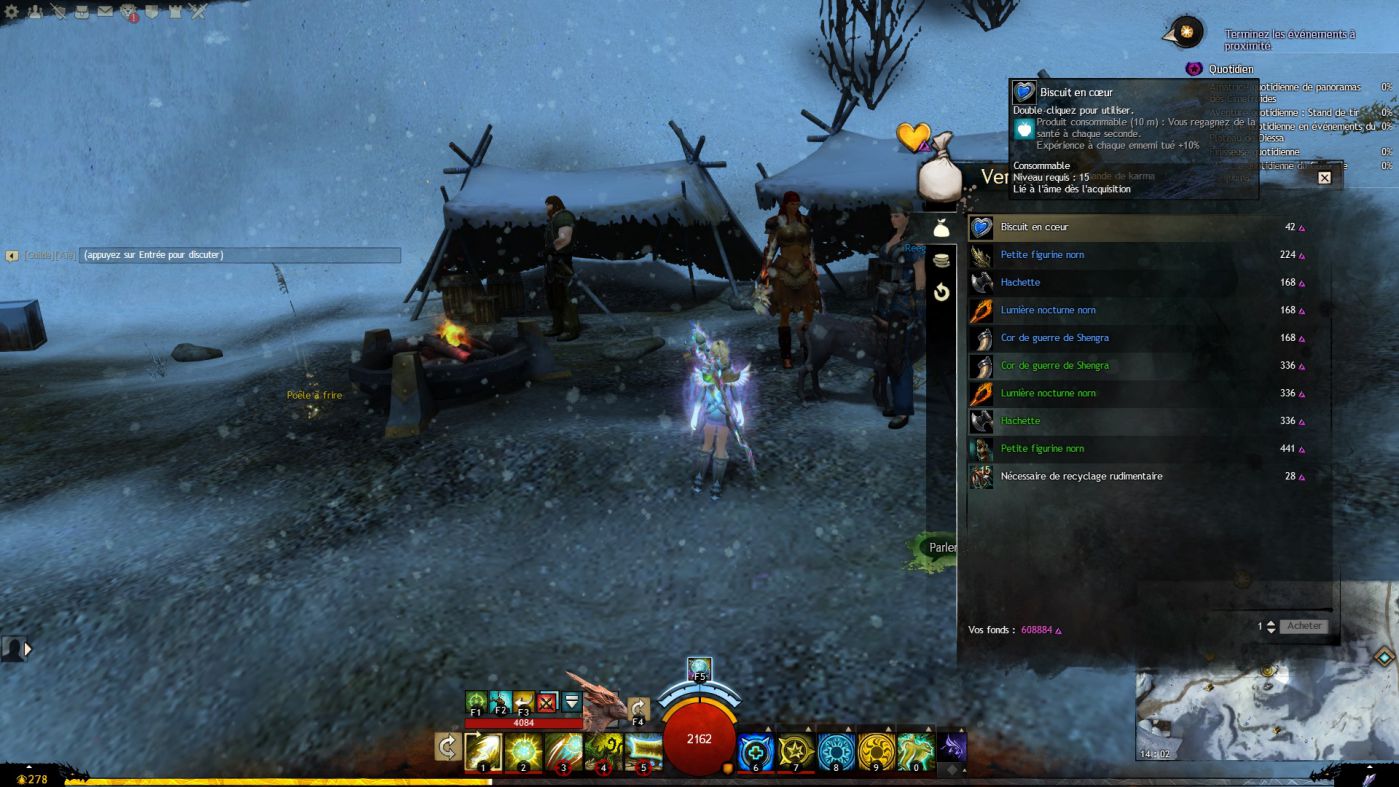This screenshot has width=1399, height=787.
Task: Adjust the purchase quantity stepper
Action: click(1271, 626)
